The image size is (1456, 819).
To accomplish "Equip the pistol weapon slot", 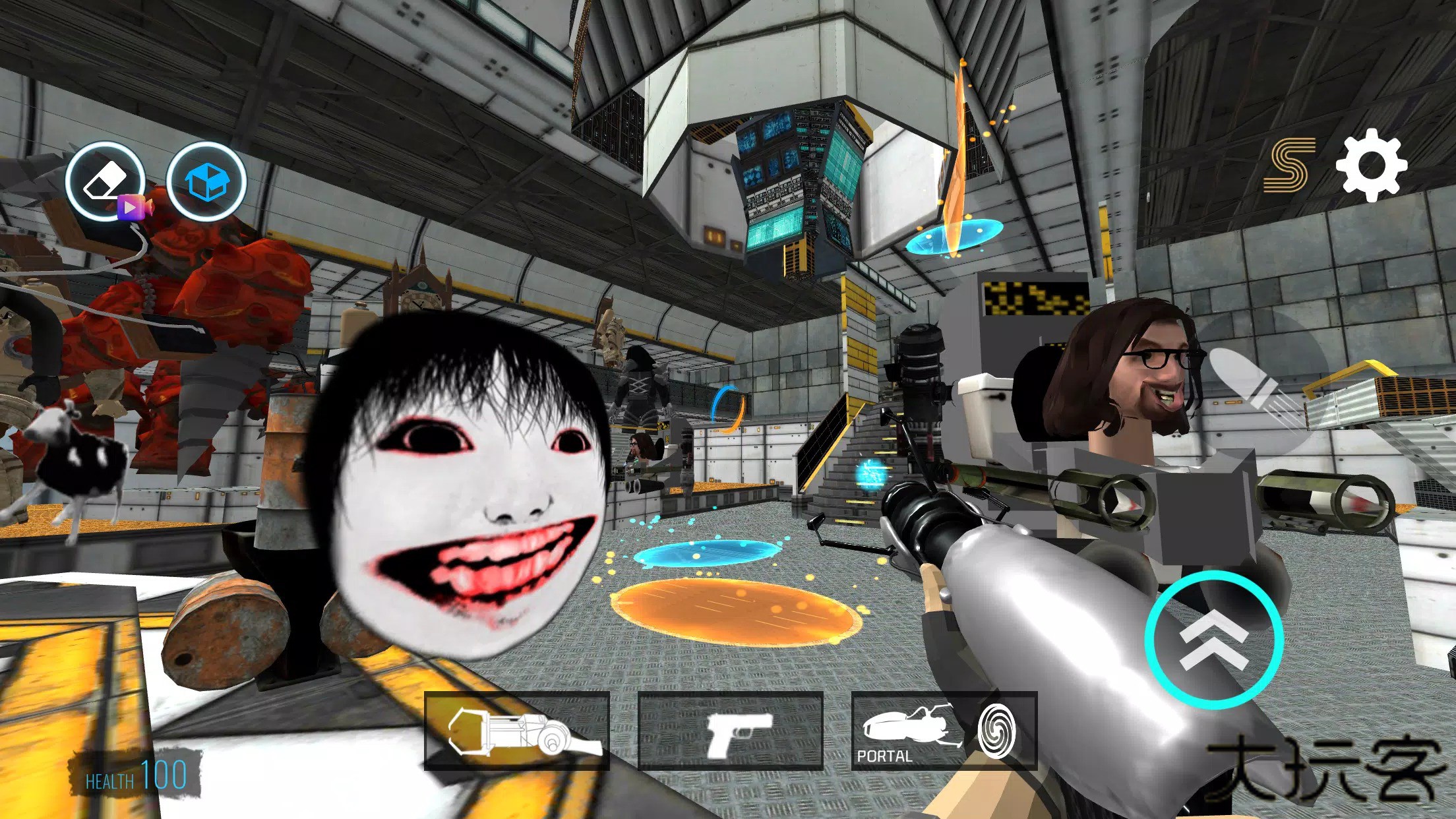I will 731,731.
